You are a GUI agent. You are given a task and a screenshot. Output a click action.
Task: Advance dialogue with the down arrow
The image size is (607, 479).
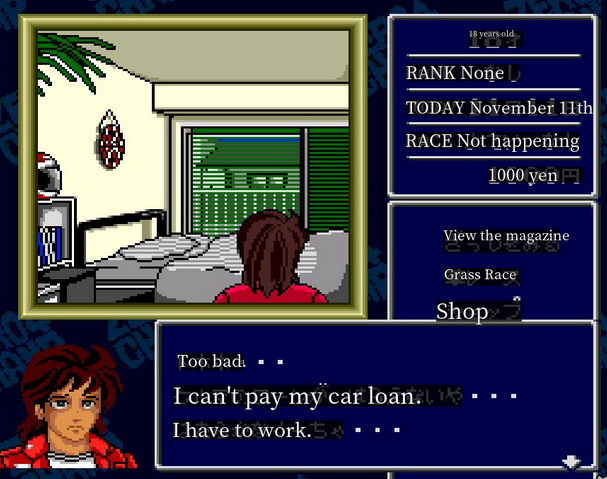[x=571, y=461]
